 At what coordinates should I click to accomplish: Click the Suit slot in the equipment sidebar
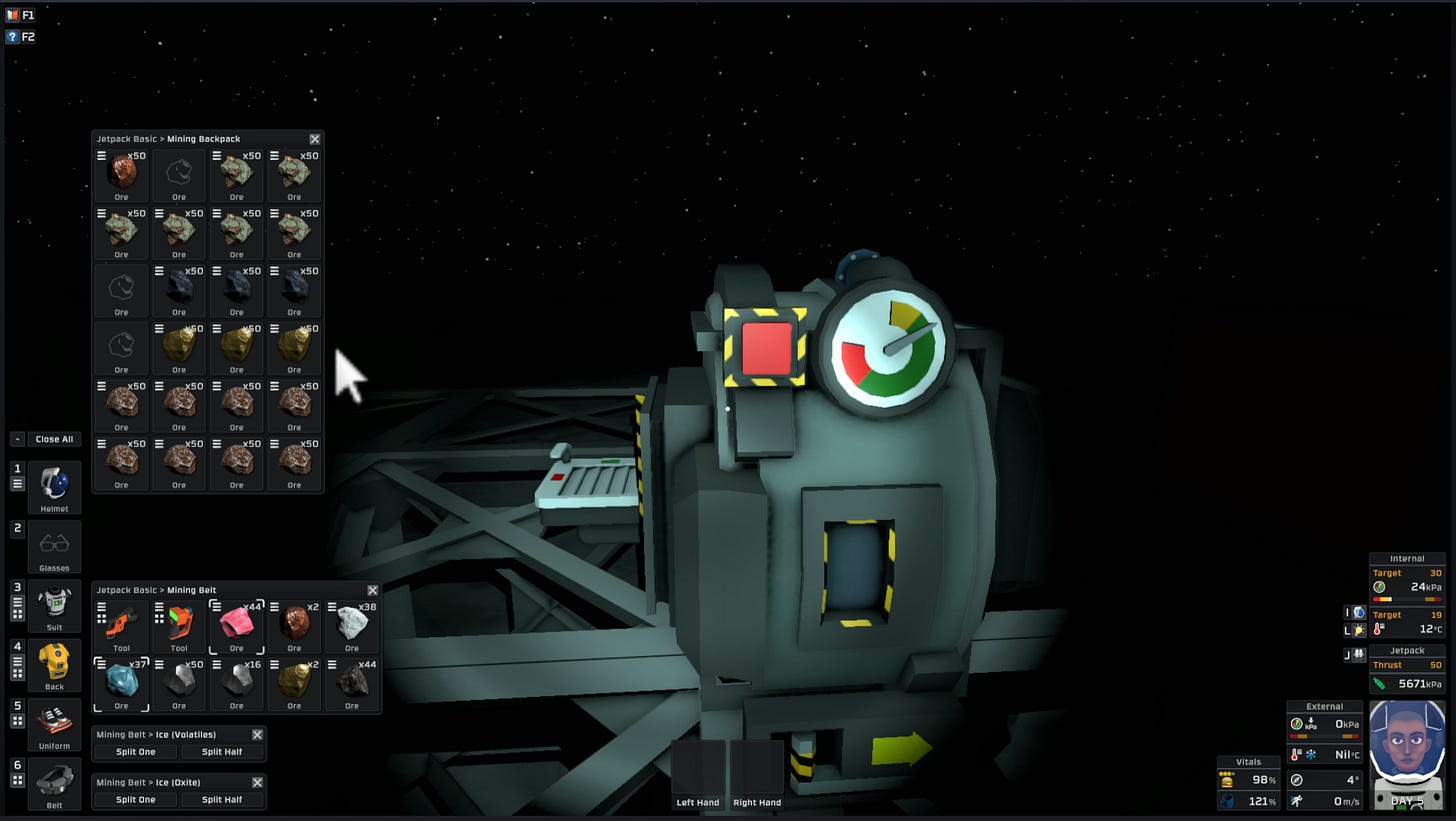(54, 604)
